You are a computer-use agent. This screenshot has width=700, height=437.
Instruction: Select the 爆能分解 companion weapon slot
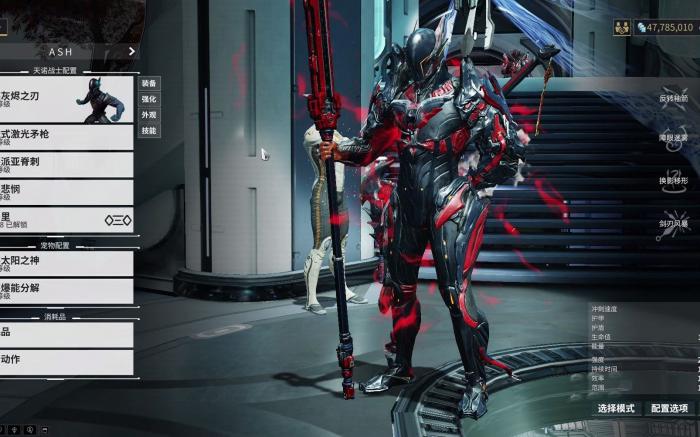(x=66, y=290)
